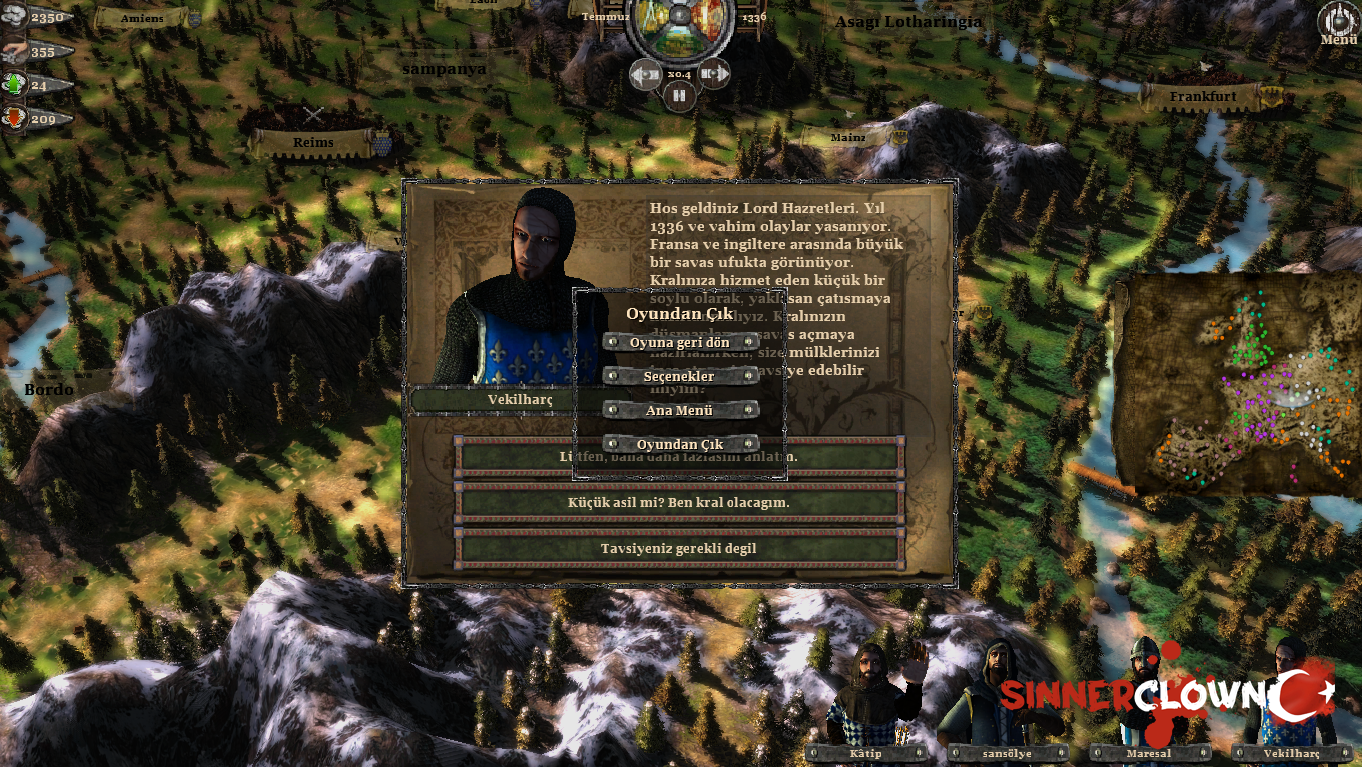Screen dimensions: 1362x767
Task: Choose reply 'Küçük asil mi? Ben kral olacagım.'
Action: click(x=679, y=502)
